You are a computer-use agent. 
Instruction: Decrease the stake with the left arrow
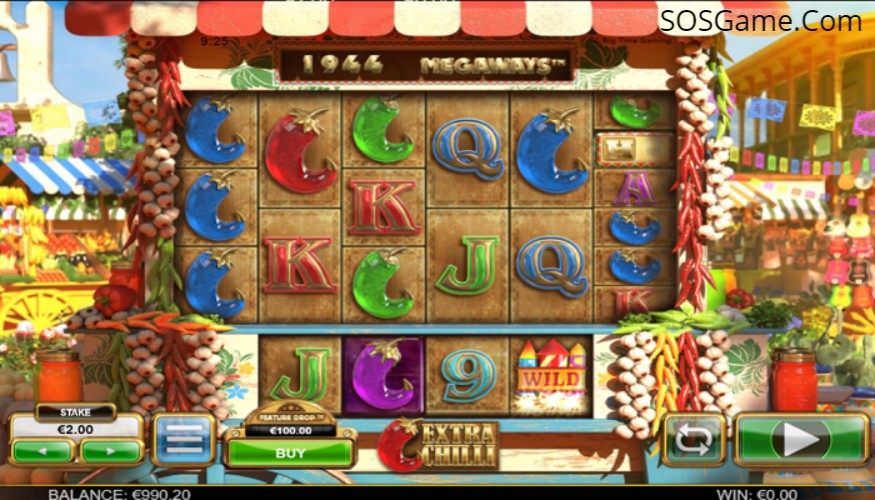(x=42, y=452)
